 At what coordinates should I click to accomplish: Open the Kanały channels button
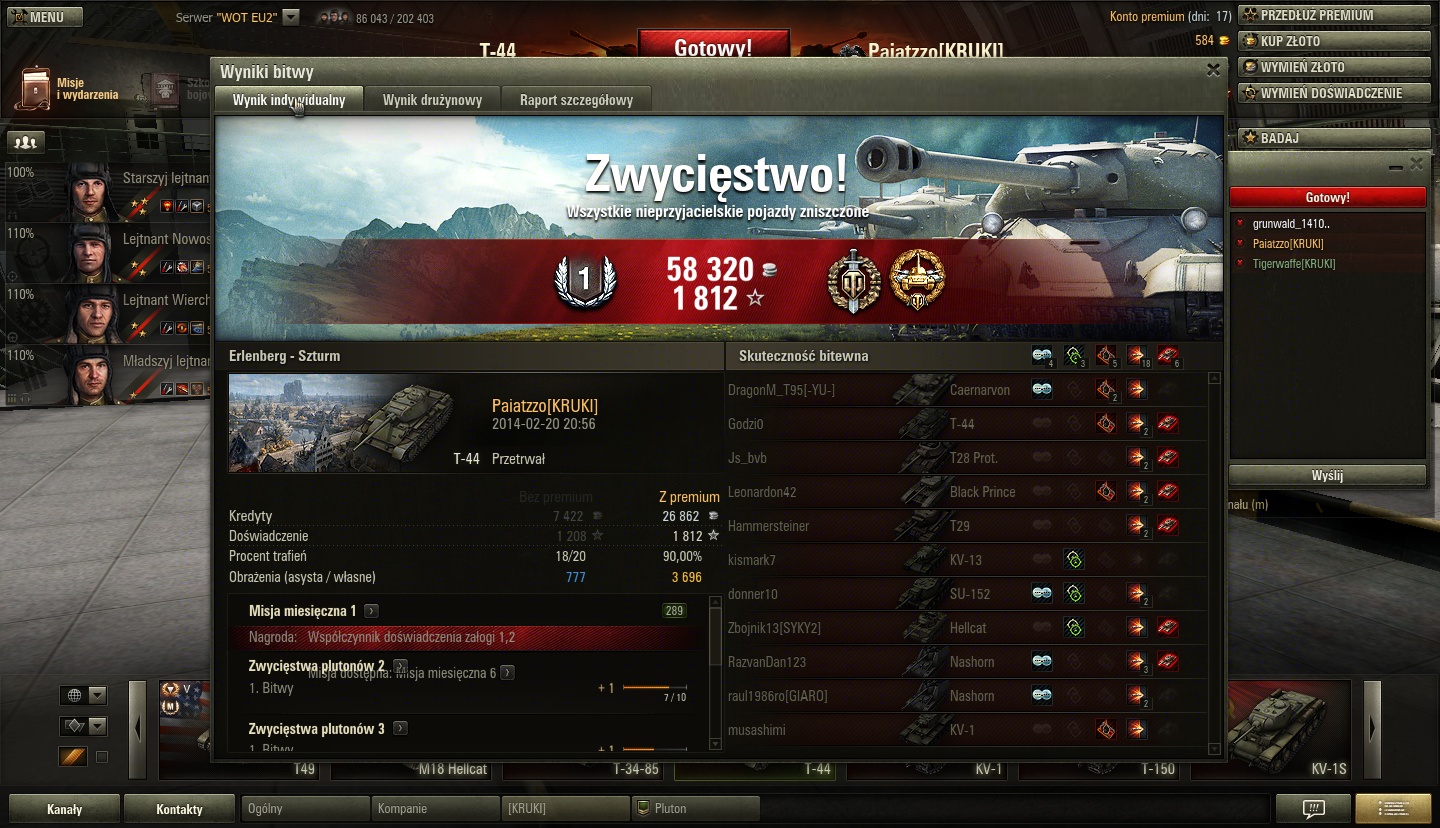point(64,809)
